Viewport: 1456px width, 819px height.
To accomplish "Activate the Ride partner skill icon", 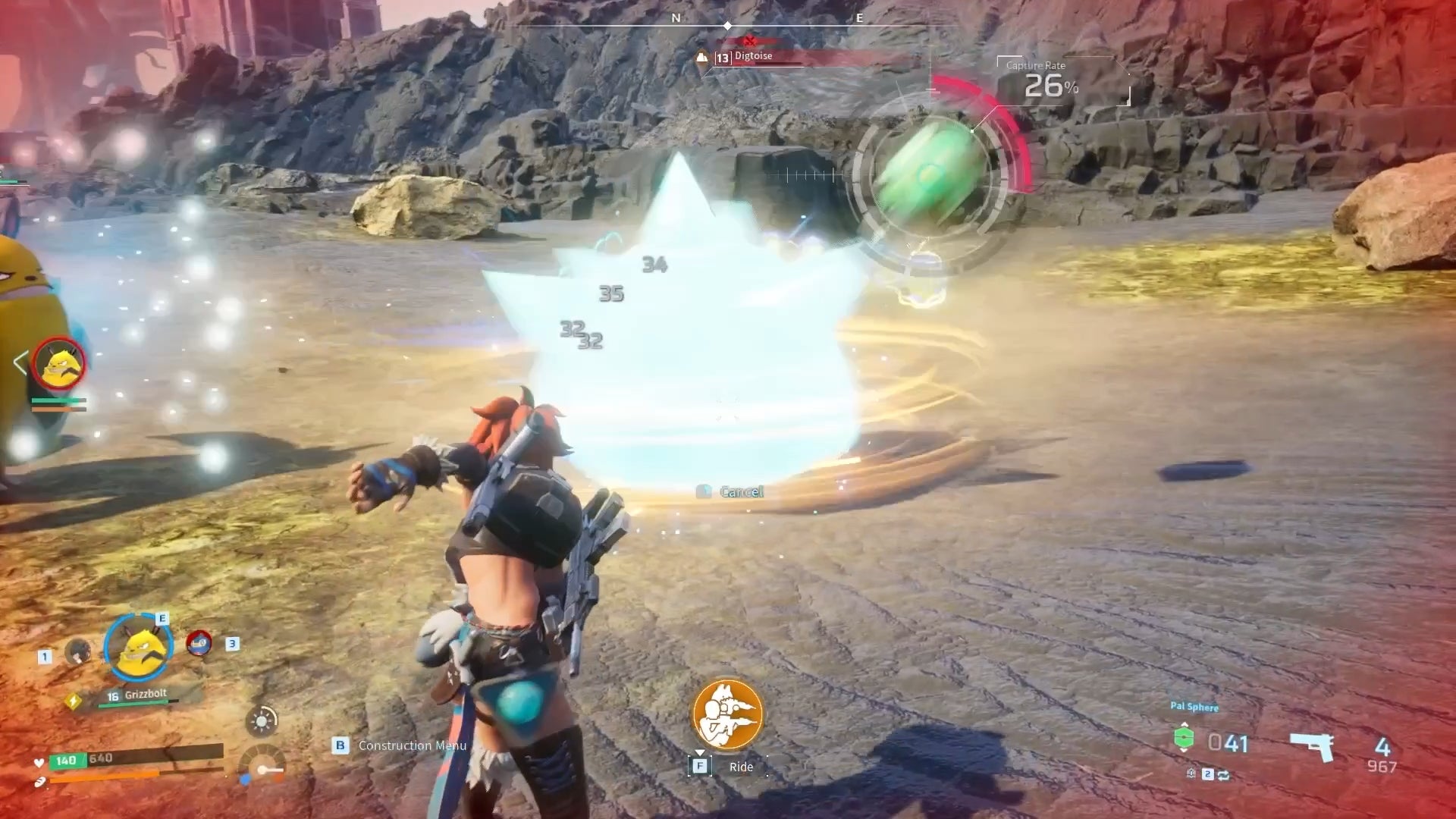I will click(x=727, y=714).
